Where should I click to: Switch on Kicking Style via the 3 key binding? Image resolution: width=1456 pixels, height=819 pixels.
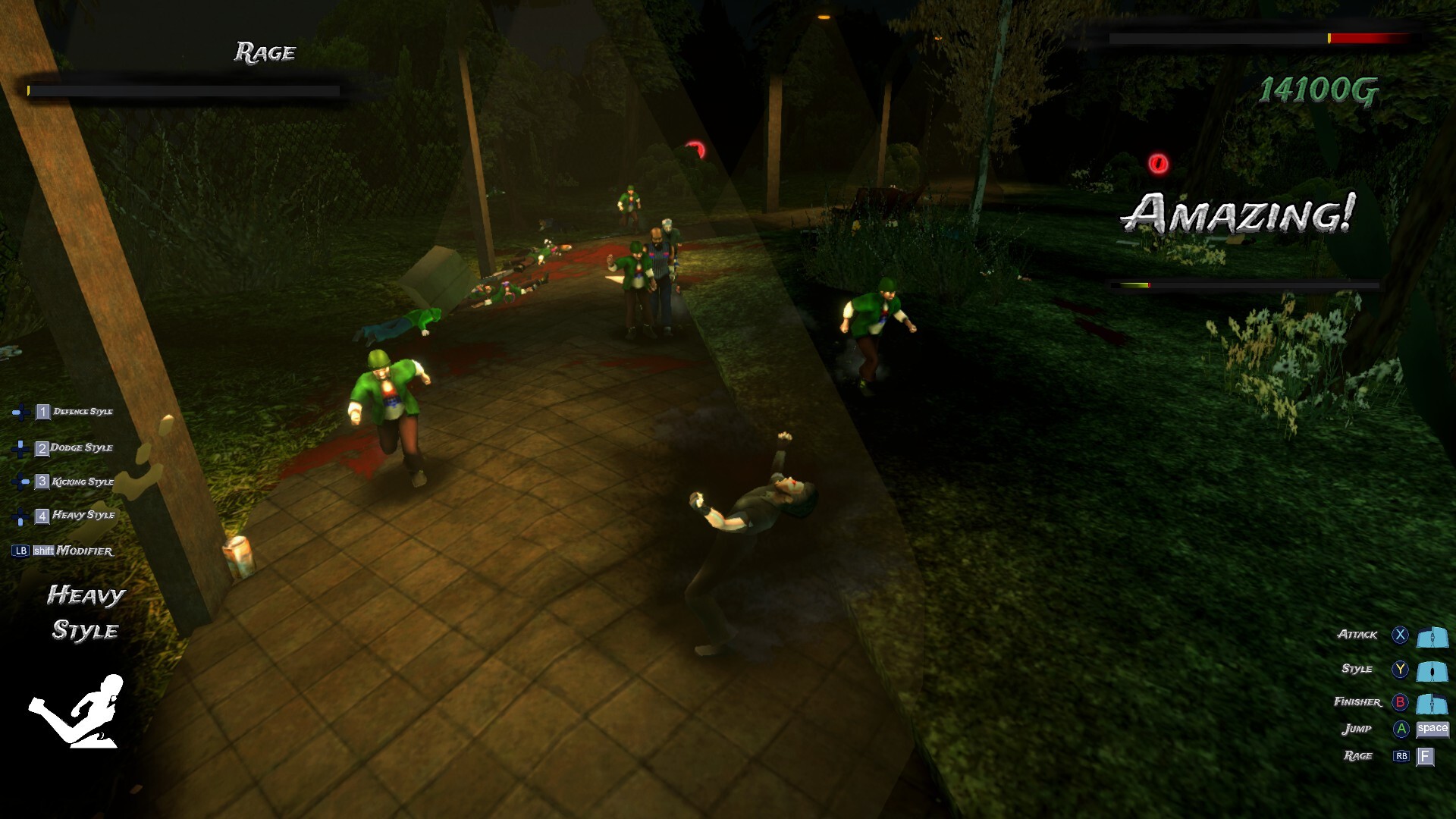coord(42,482)
